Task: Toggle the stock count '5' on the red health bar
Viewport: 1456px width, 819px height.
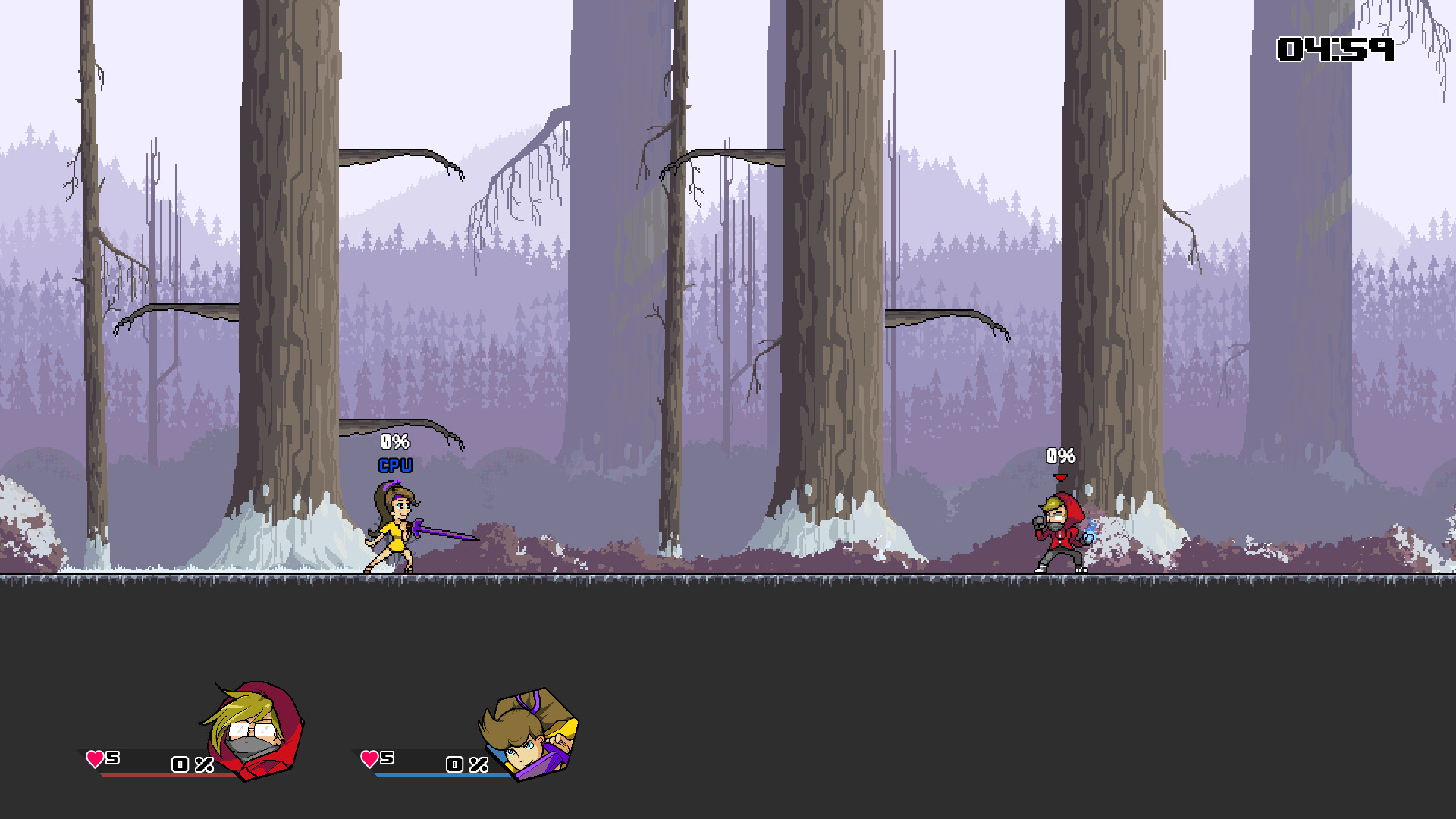Action: point(112,758)
